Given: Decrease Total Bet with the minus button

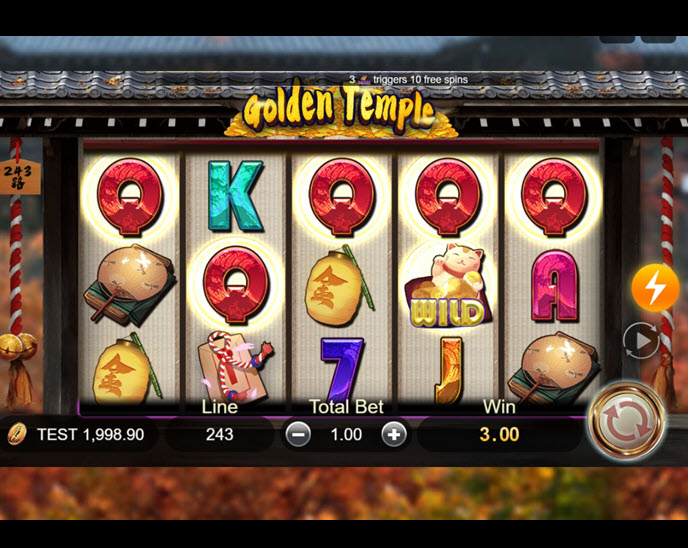Looking at the screenshot, I should click(x=298, y=434).
